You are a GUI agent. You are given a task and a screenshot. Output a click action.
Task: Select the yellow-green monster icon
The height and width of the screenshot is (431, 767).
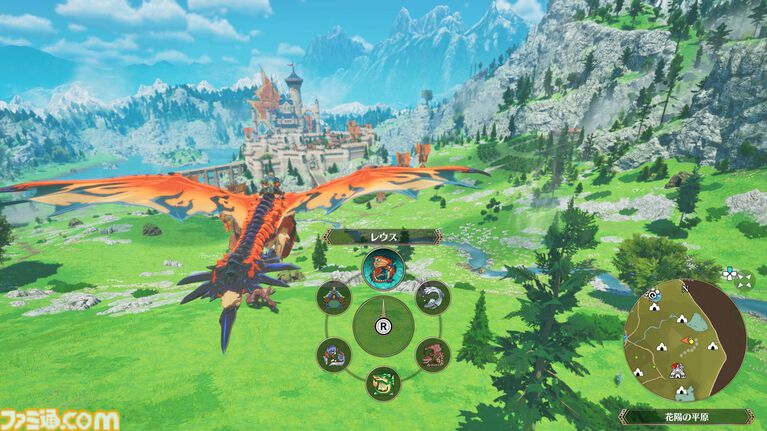click(x=382, y=382)
